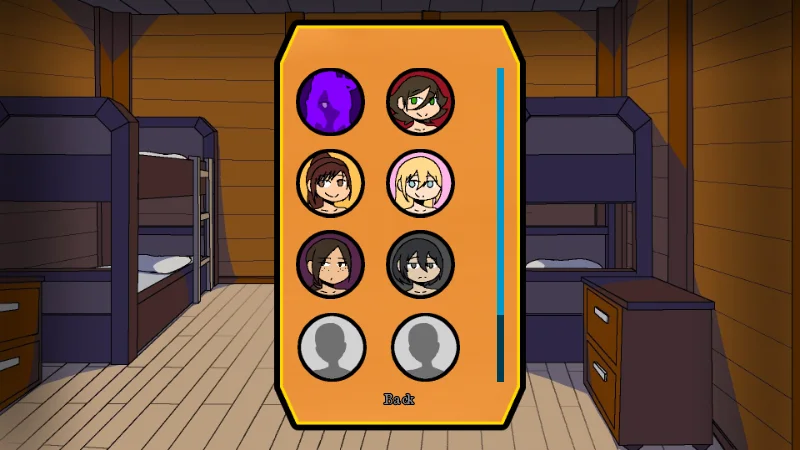Choose the green-eyed character on red background
The image size is (800, 450).
[421, 102]
